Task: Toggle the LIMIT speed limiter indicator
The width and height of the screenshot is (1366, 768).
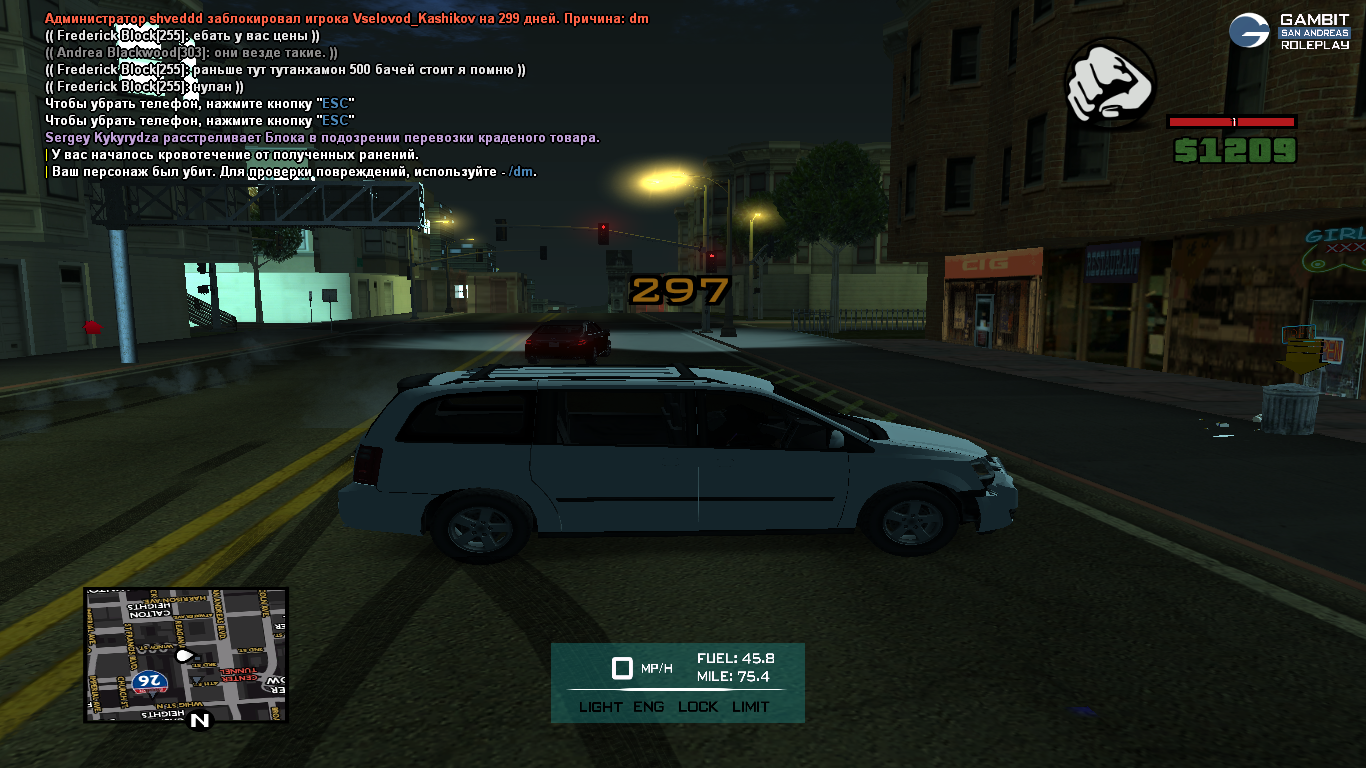Action: (750, 707)
